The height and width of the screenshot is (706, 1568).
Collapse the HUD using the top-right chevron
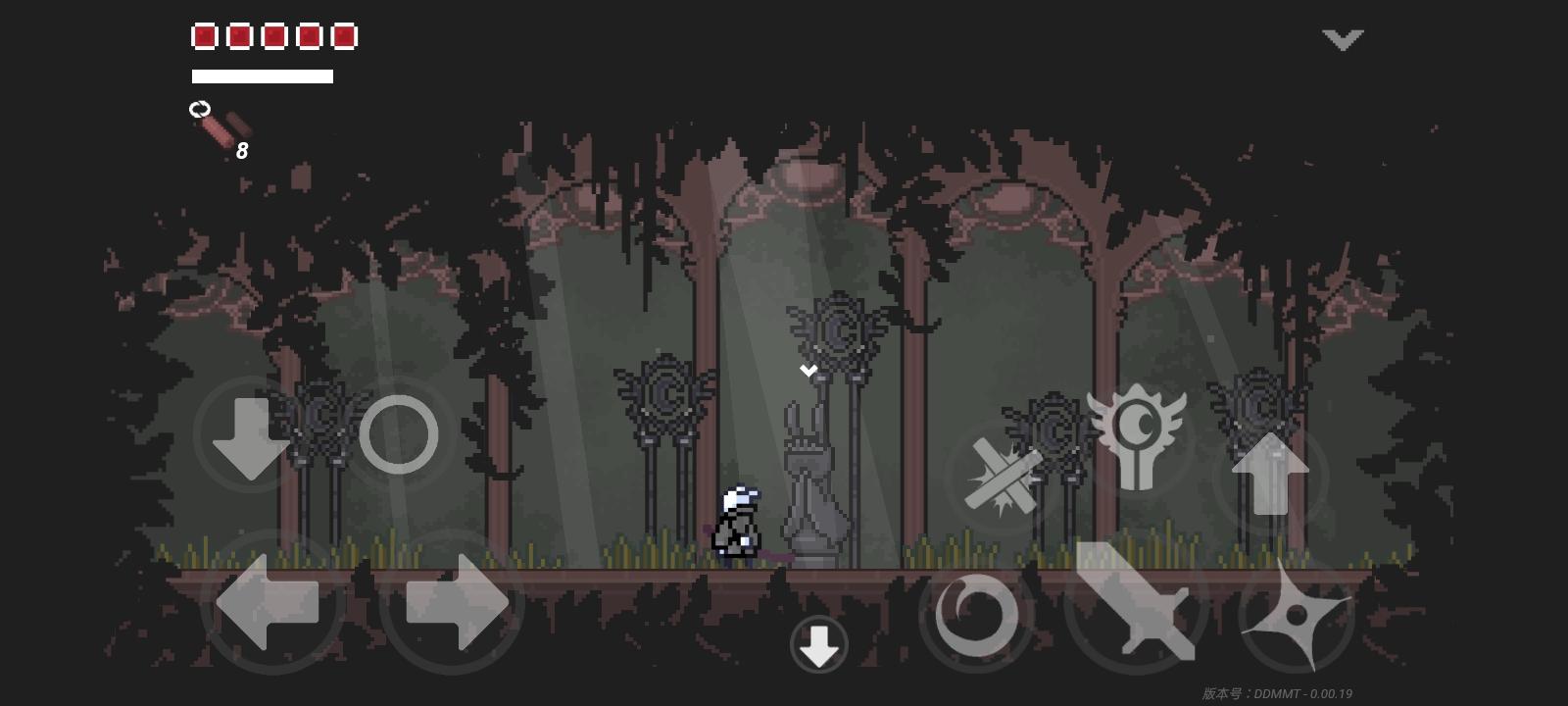[1343, 39]
